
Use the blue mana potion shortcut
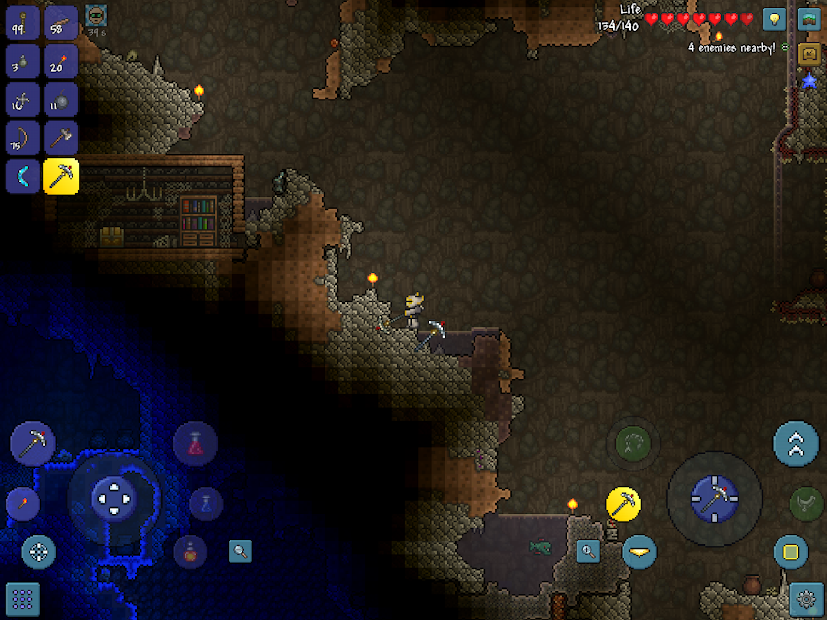point(206,502)
